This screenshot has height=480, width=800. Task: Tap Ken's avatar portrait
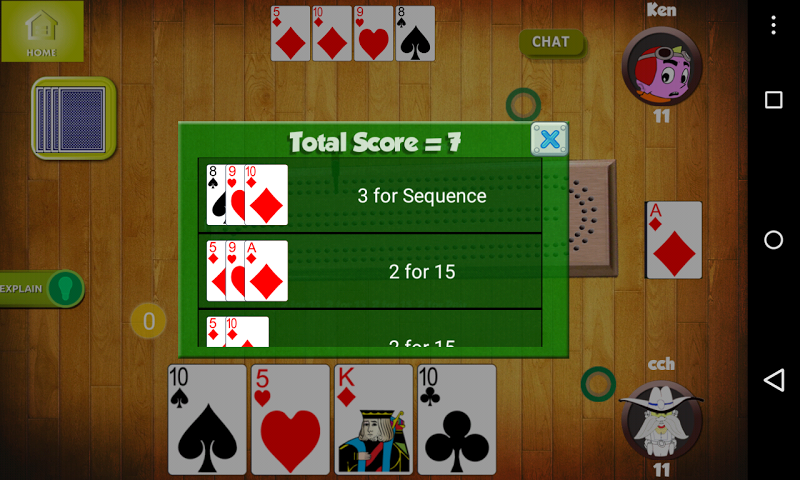coord(660,66)
